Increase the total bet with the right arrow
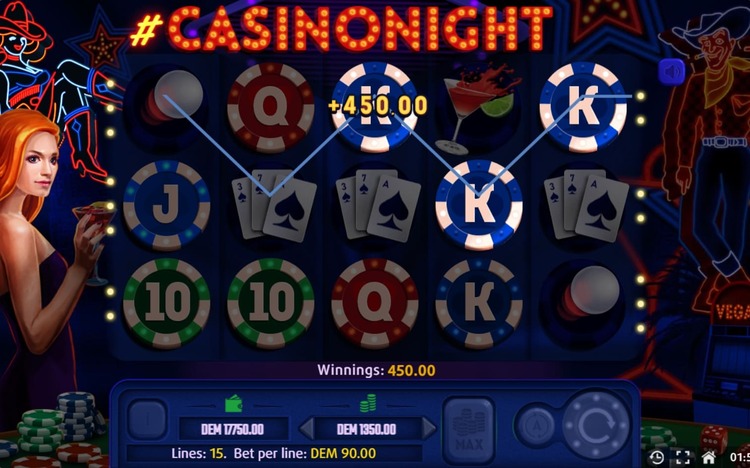The image size is (750, 468). pyautogui.click(x=429, y=429)
